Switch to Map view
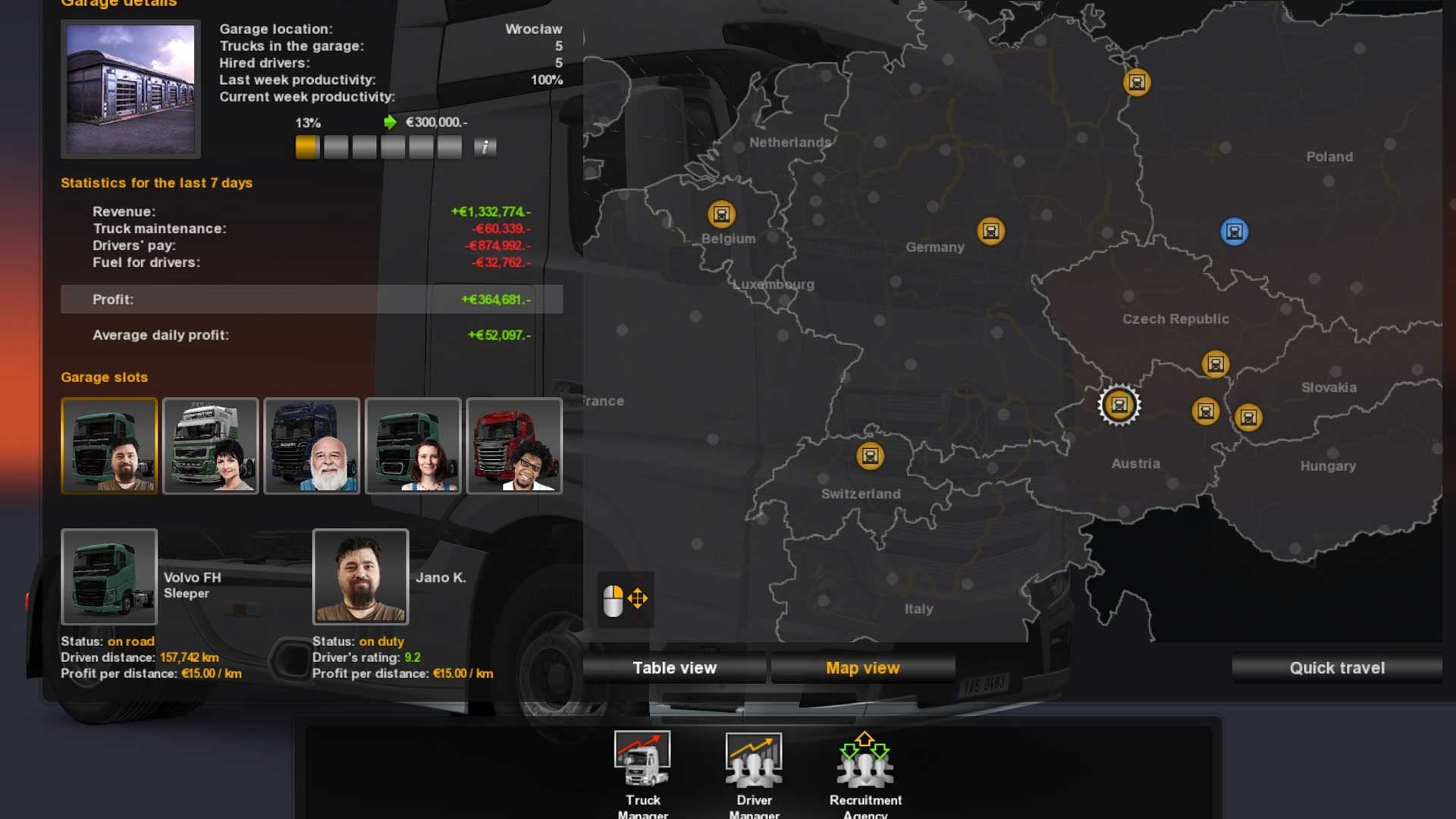Screen dimensions: 1456x819 pyautogui.click(x=862, y=668)
